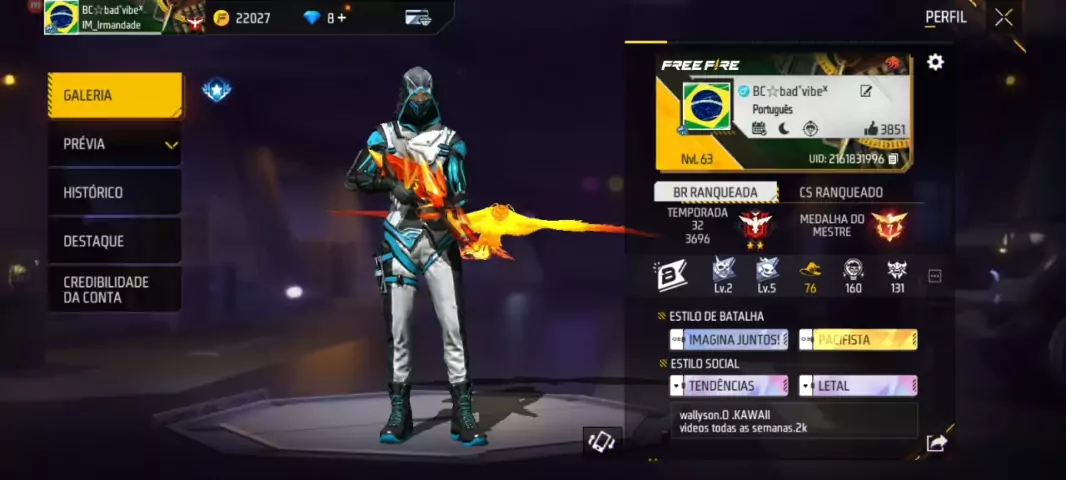Select the Destaque menu entry
Viewport: 1066px width, 480px height.
click(115, 241)
